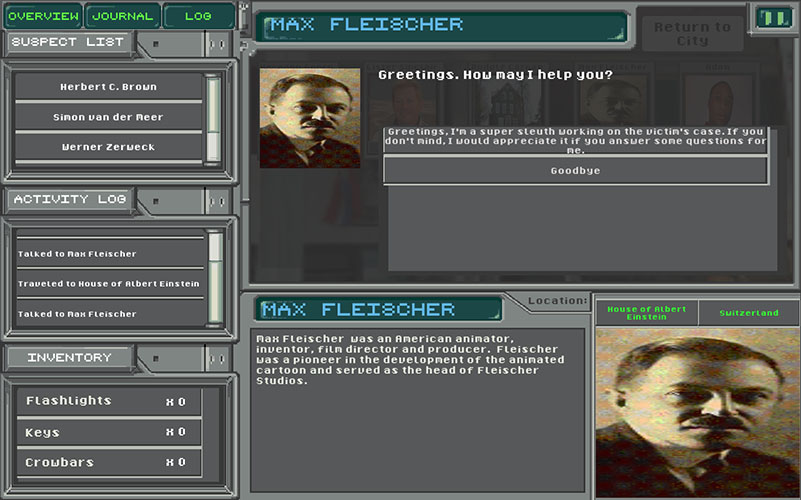Image resolution: width=801 pixels, height=500 pixels.
Task: Show the Log tab
Action: (x=198, y=16)
